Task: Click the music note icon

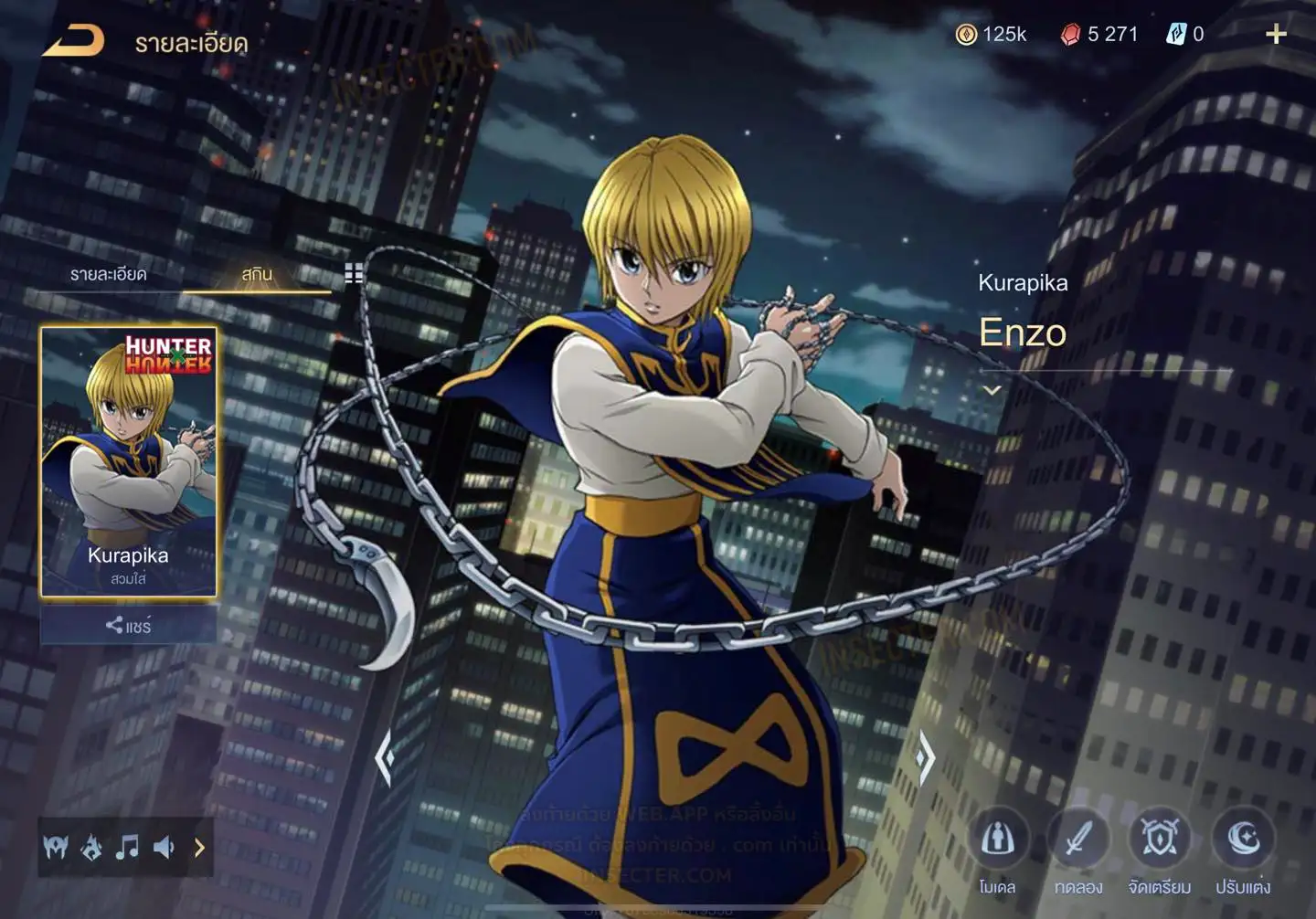Action: 127,848
